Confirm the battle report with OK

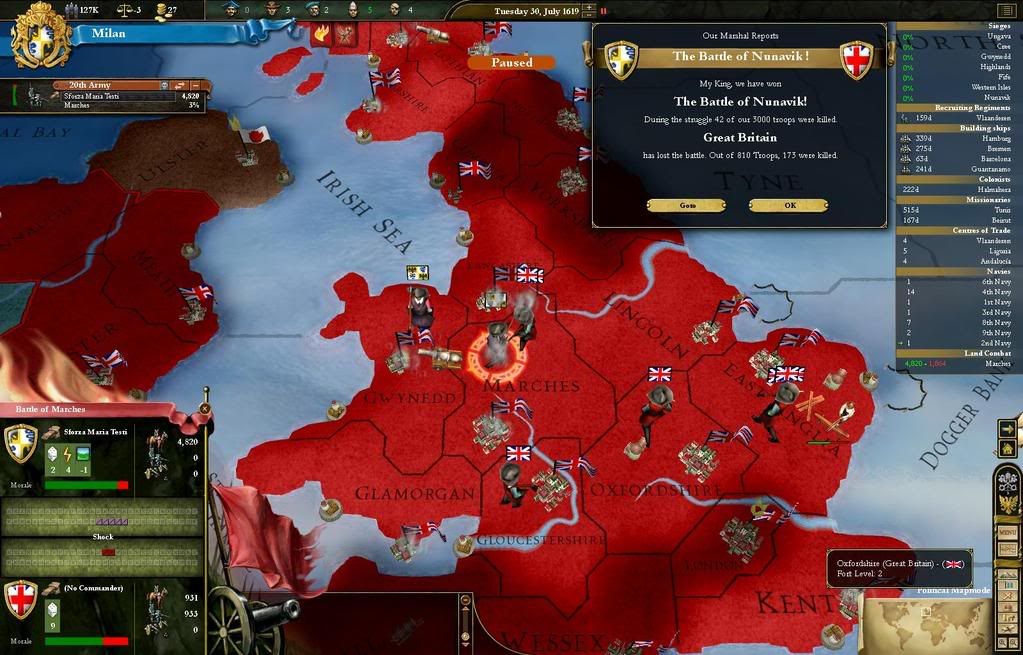pyautogui.click(x=788, y=206)
